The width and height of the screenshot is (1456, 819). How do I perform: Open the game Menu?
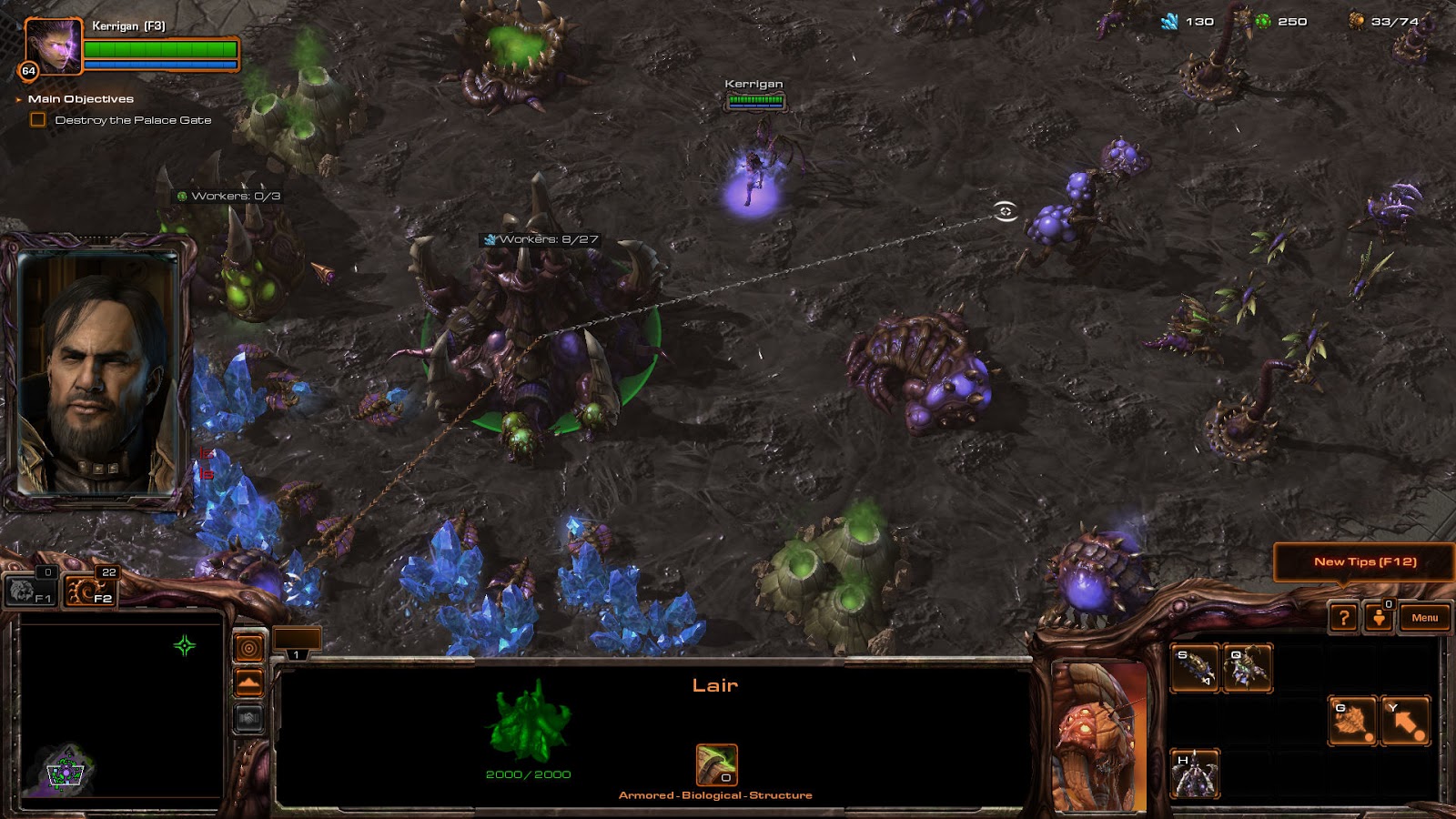[x=1424, y=618]
